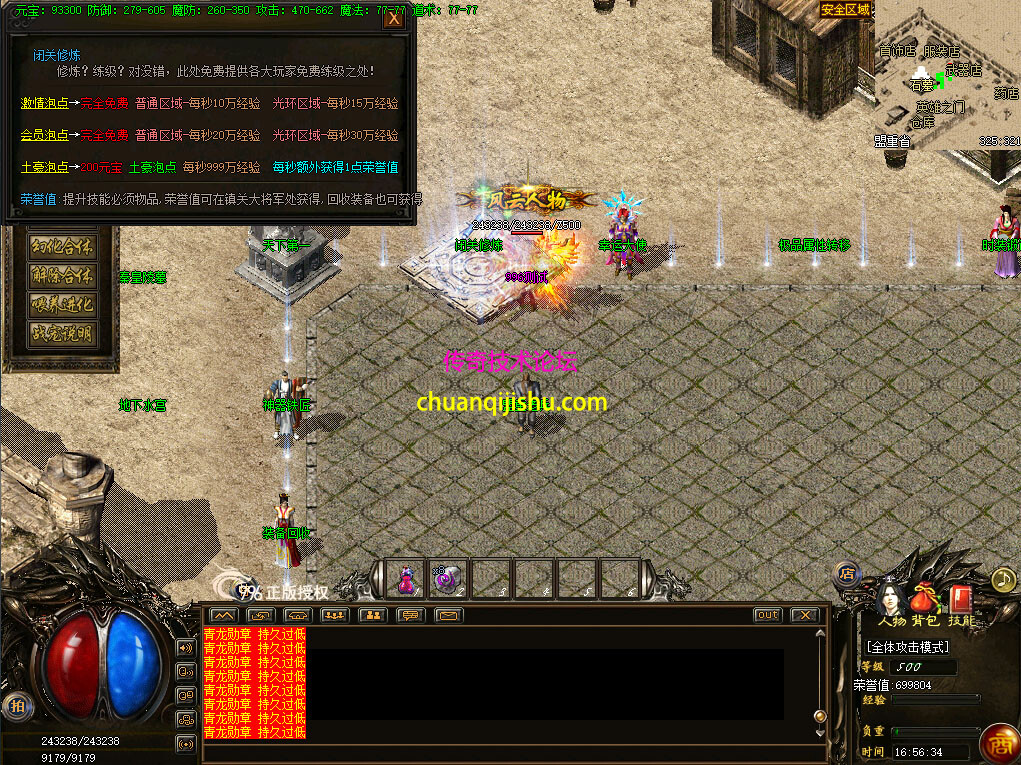Click the 'out' button on chat bar
Viewport: 1021px width, 765px height.
[768, 615]
